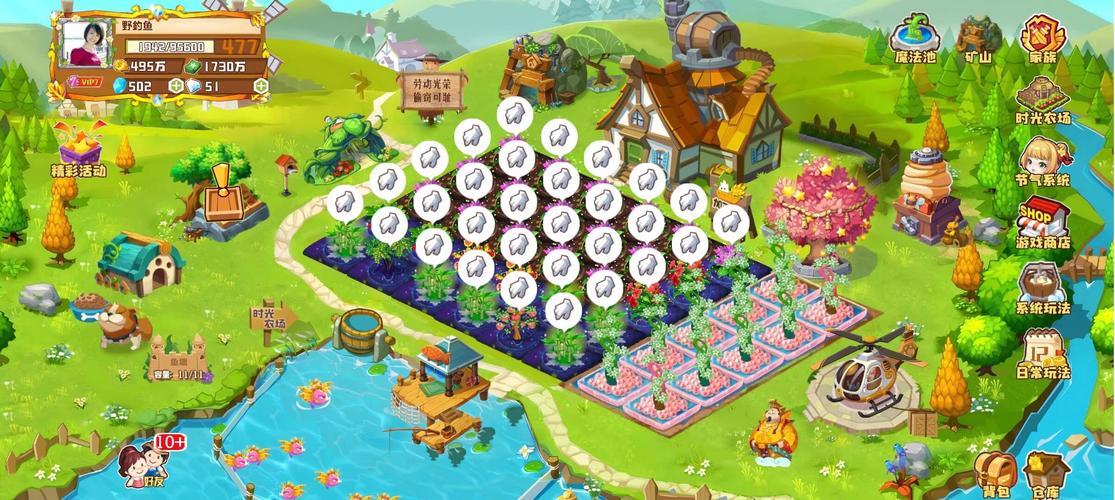The height and width of the screenshot is (500, 1115).
Task: Add white diamonds with the plus button
Action: pos(261,86)
